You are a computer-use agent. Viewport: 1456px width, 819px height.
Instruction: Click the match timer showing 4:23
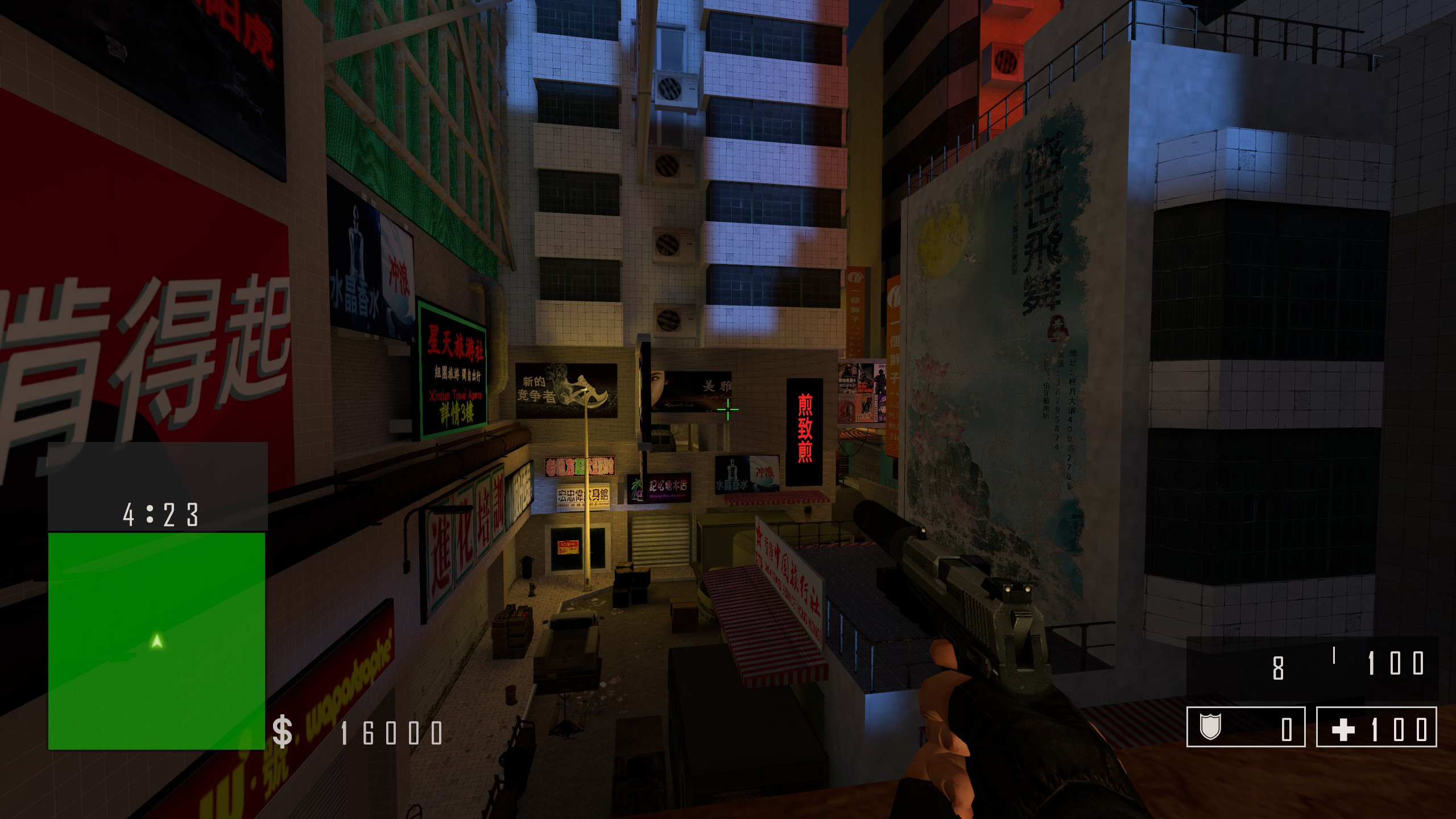[x=160, y=515]
